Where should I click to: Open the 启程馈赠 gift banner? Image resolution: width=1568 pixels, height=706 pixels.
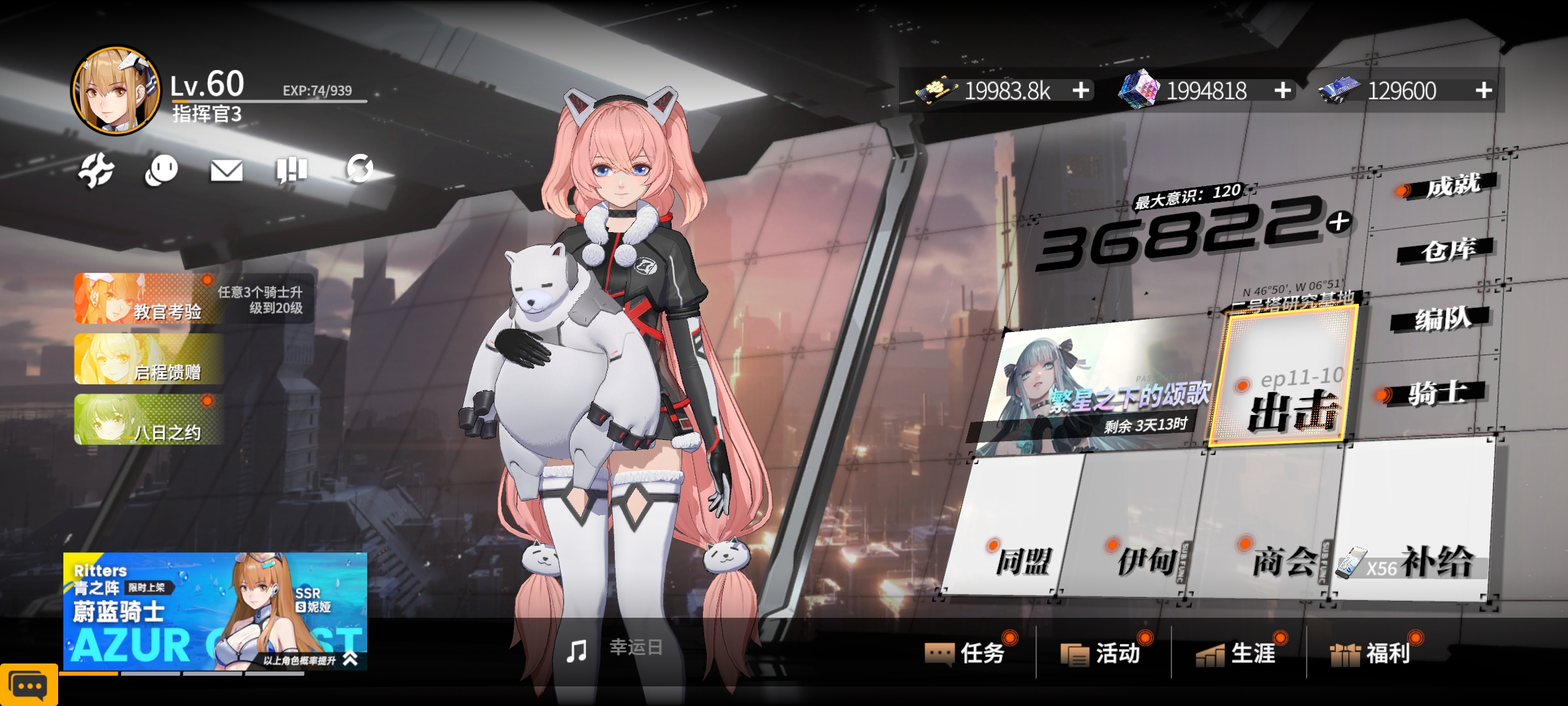pyautogui.click(x=149, y=360)
